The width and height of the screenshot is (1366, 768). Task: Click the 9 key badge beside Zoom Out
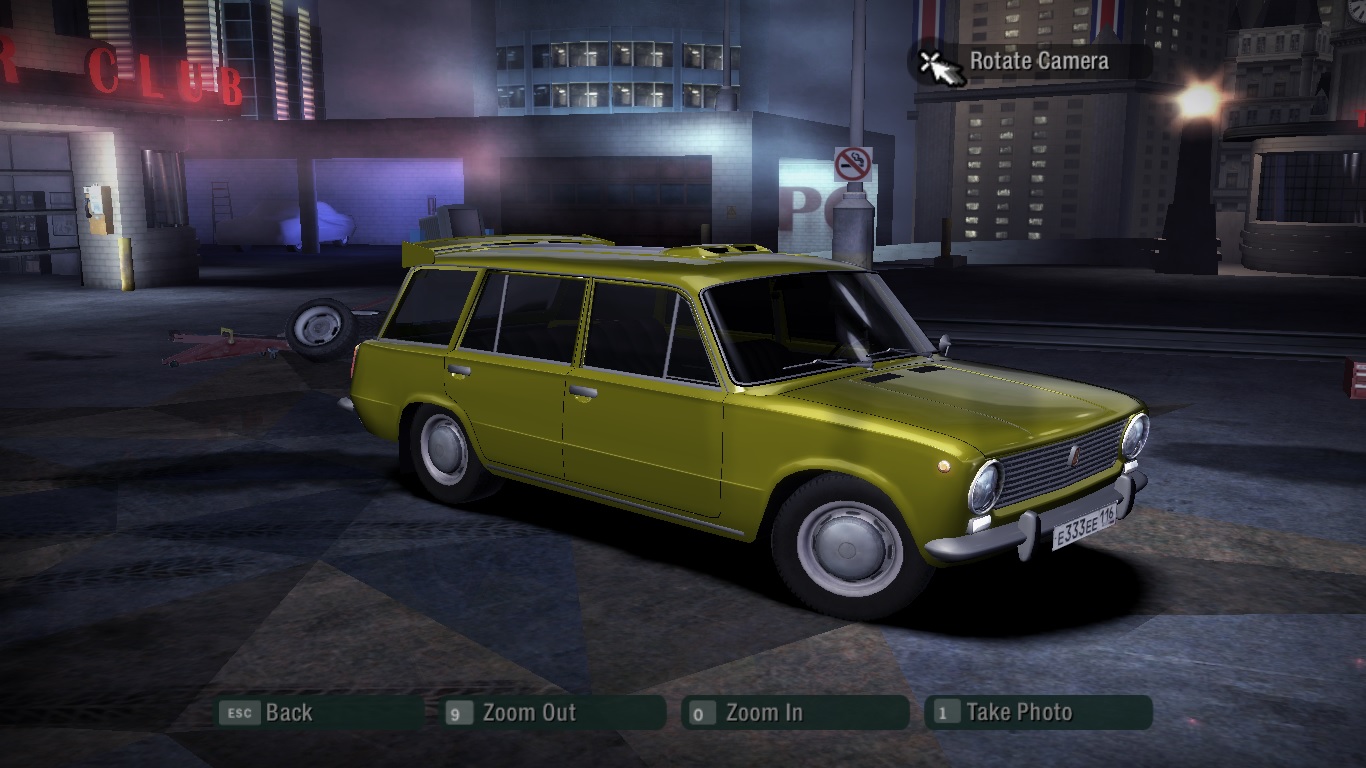[x=459, y=713]
